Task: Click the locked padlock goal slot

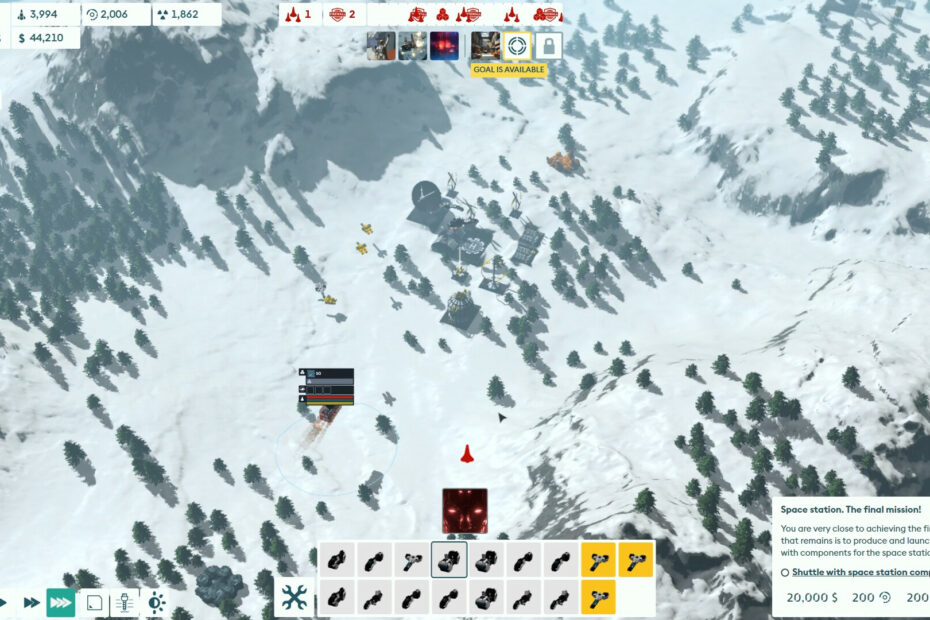Action: [547, 46]
